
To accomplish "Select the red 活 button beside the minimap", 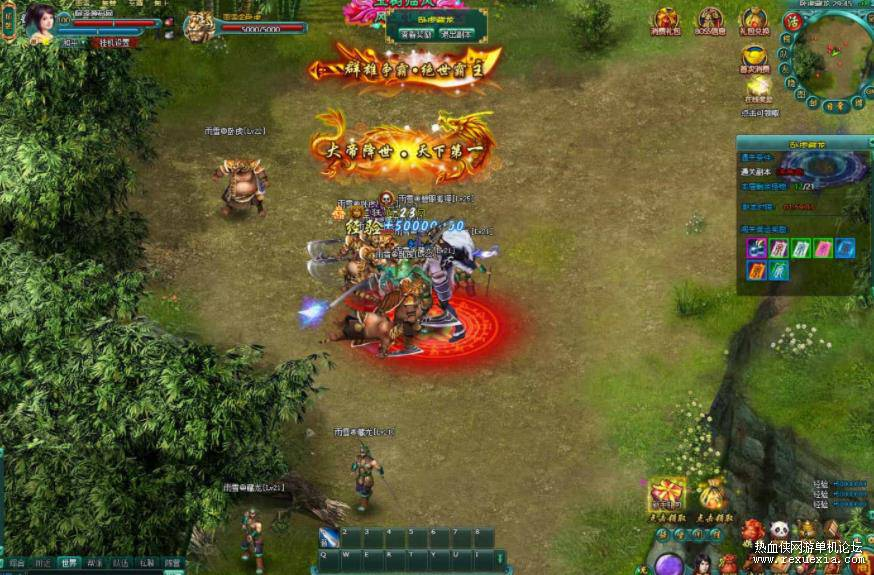I will point(793,19).
